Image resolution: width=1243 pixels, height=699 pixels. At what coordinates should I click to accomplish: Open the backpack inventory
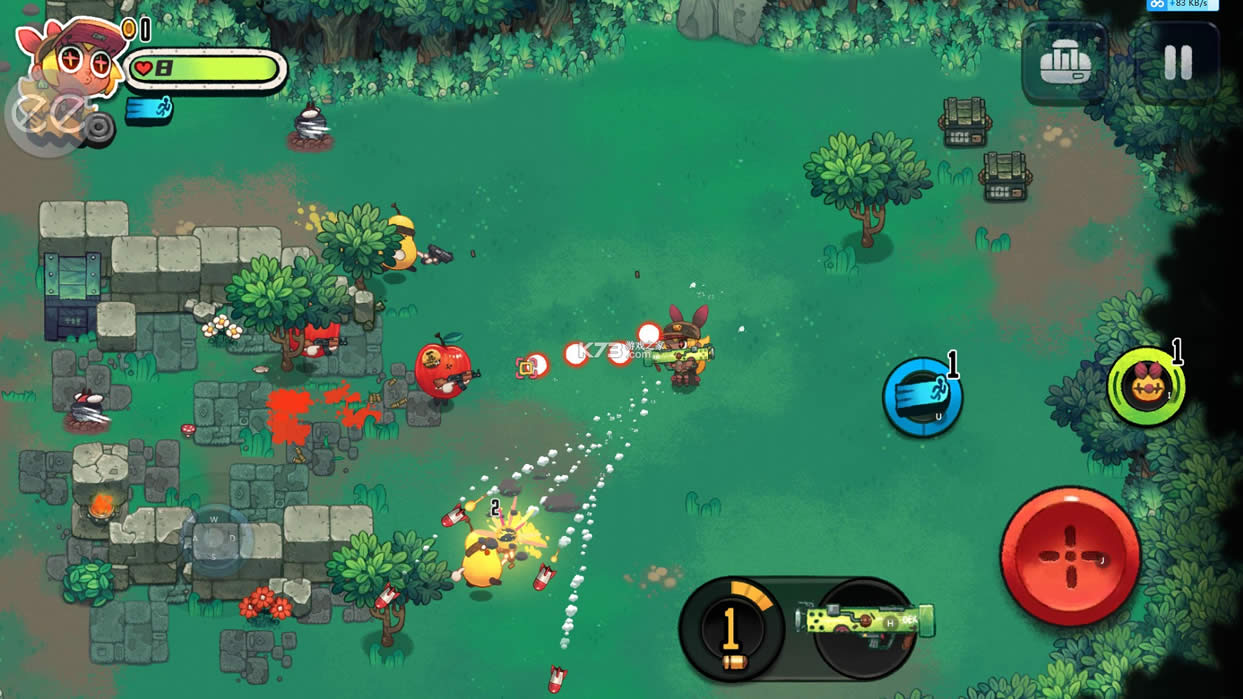(x=1064, y=64)
